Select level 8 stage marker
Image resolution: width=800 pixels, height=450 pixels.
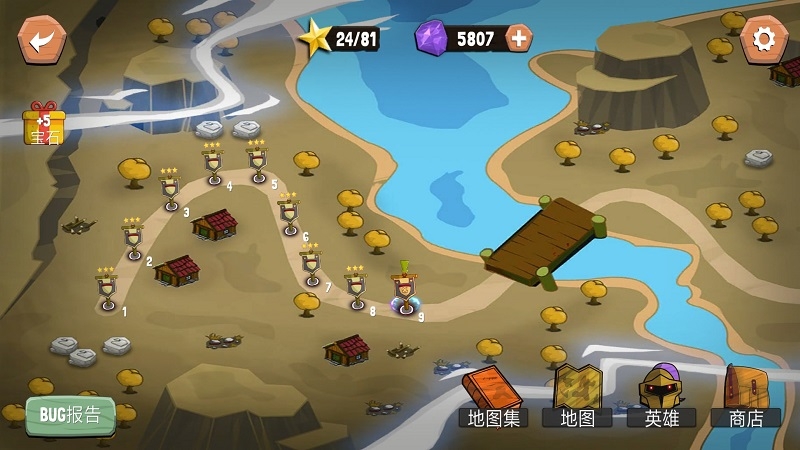pos(357,288)
